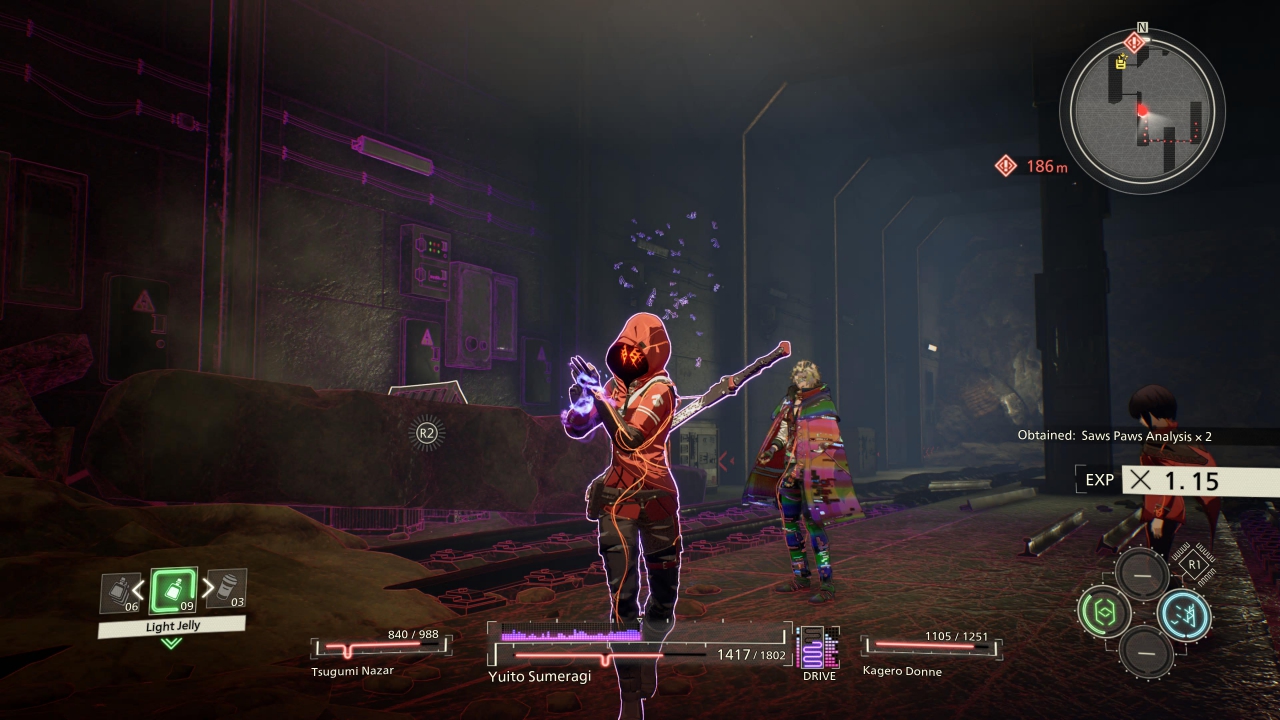The width and height of the screenshot is (1280, 720).
Task: Select the empty top SAS slot
Action: click(x=1142, y=574)
